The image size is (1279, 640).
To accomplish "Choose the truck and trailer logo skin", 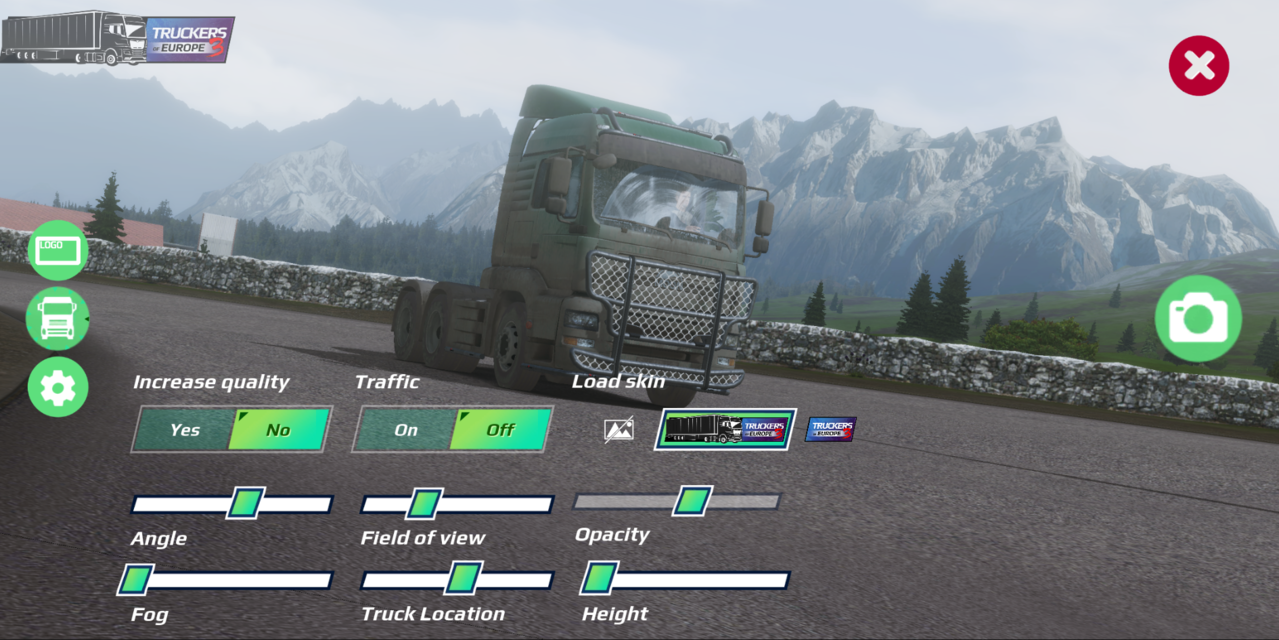I will [725, 429].
